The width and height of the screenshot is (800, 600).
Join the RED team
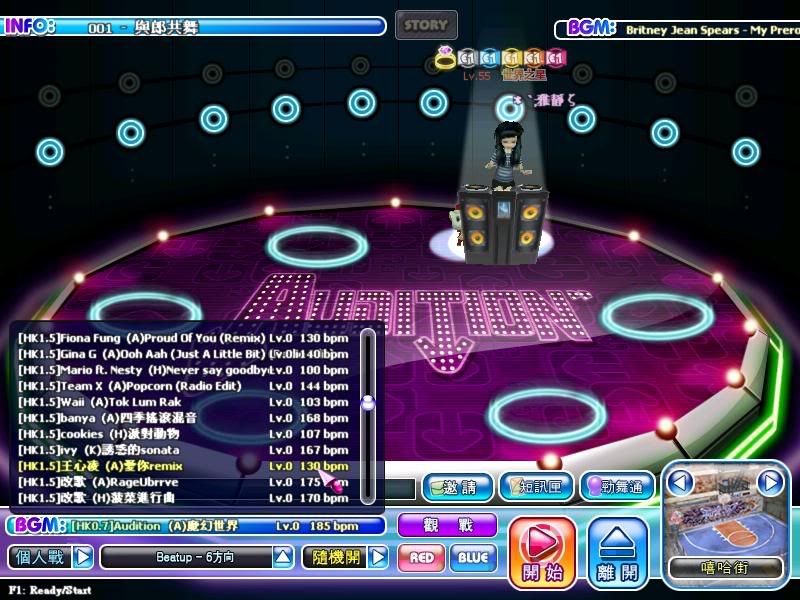coord(421,558)
